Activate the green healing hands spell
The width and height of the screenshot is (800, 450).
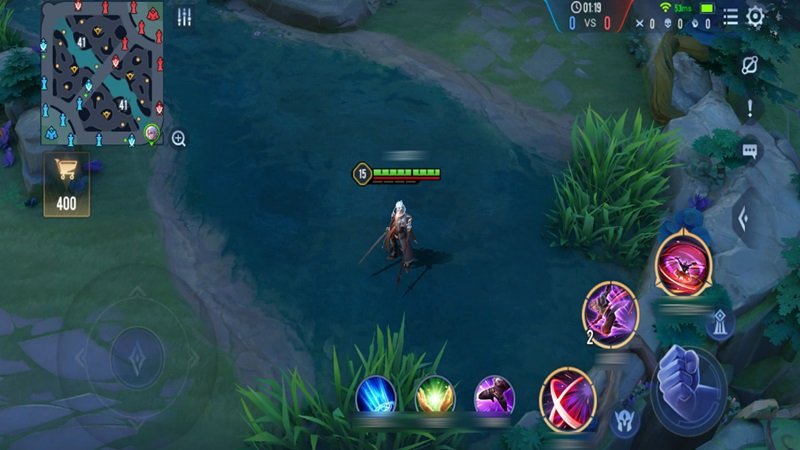click(435, 396)
